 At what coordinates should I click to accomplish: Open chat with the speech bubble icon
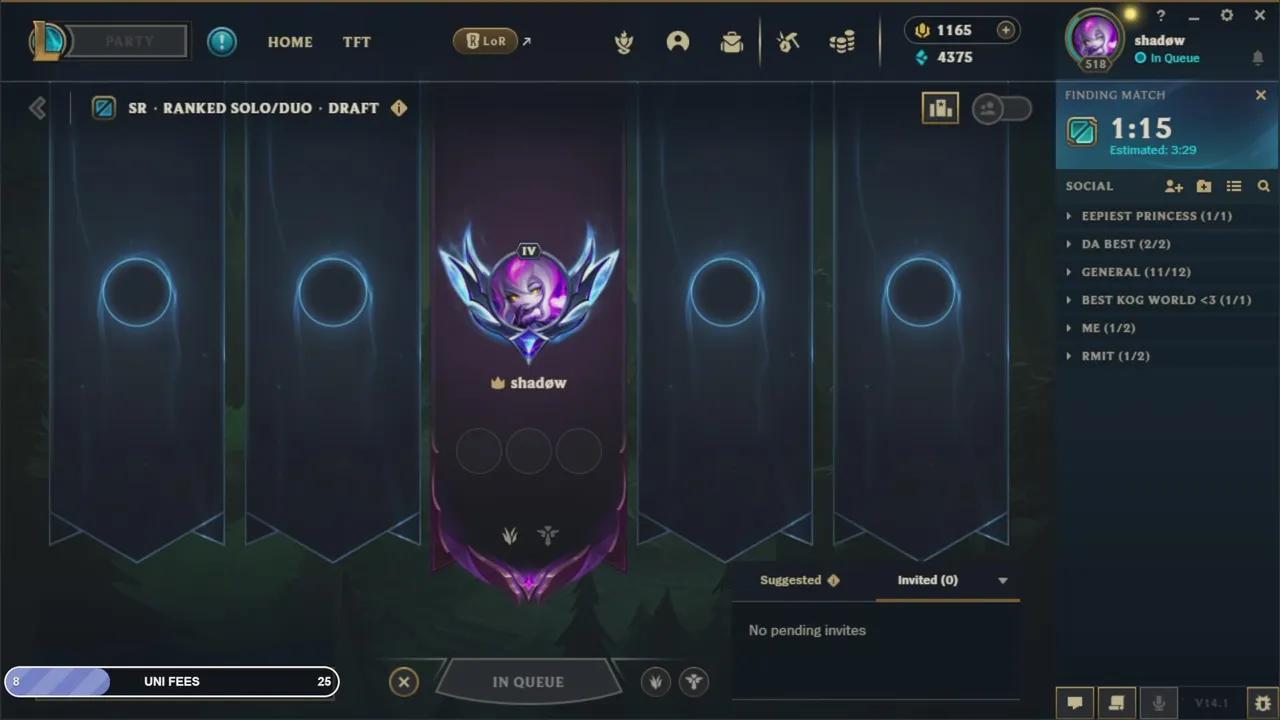tap(1075, 702)
